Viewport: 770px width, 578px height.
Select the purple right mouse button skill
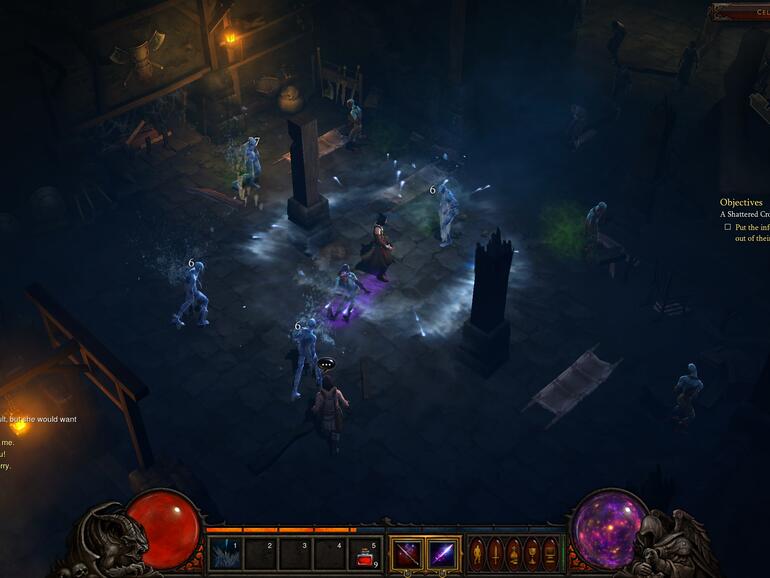(443, 553)
